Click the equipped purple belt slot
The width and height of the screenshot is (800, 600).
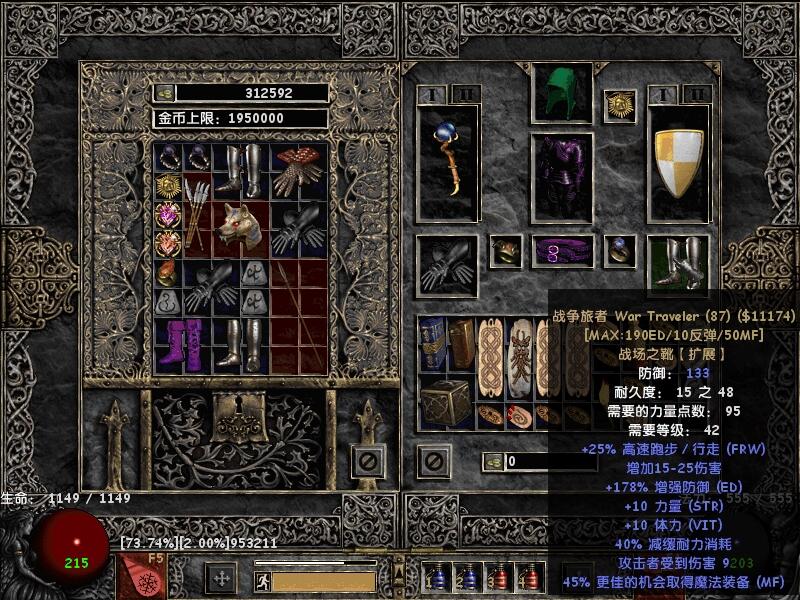561,251
